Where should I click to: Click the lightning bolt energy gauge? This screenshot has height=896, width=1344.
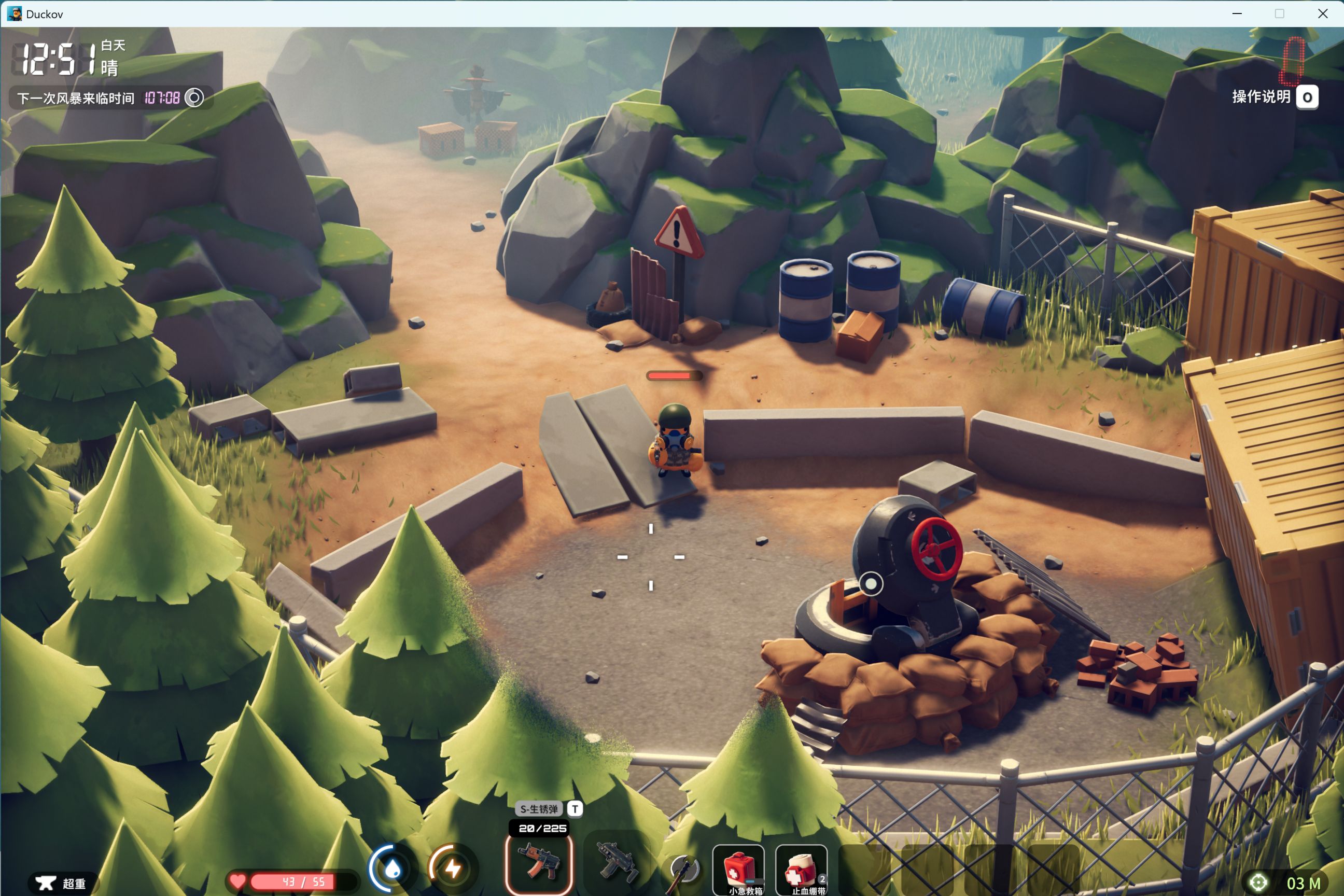click(x=453, y=869)
